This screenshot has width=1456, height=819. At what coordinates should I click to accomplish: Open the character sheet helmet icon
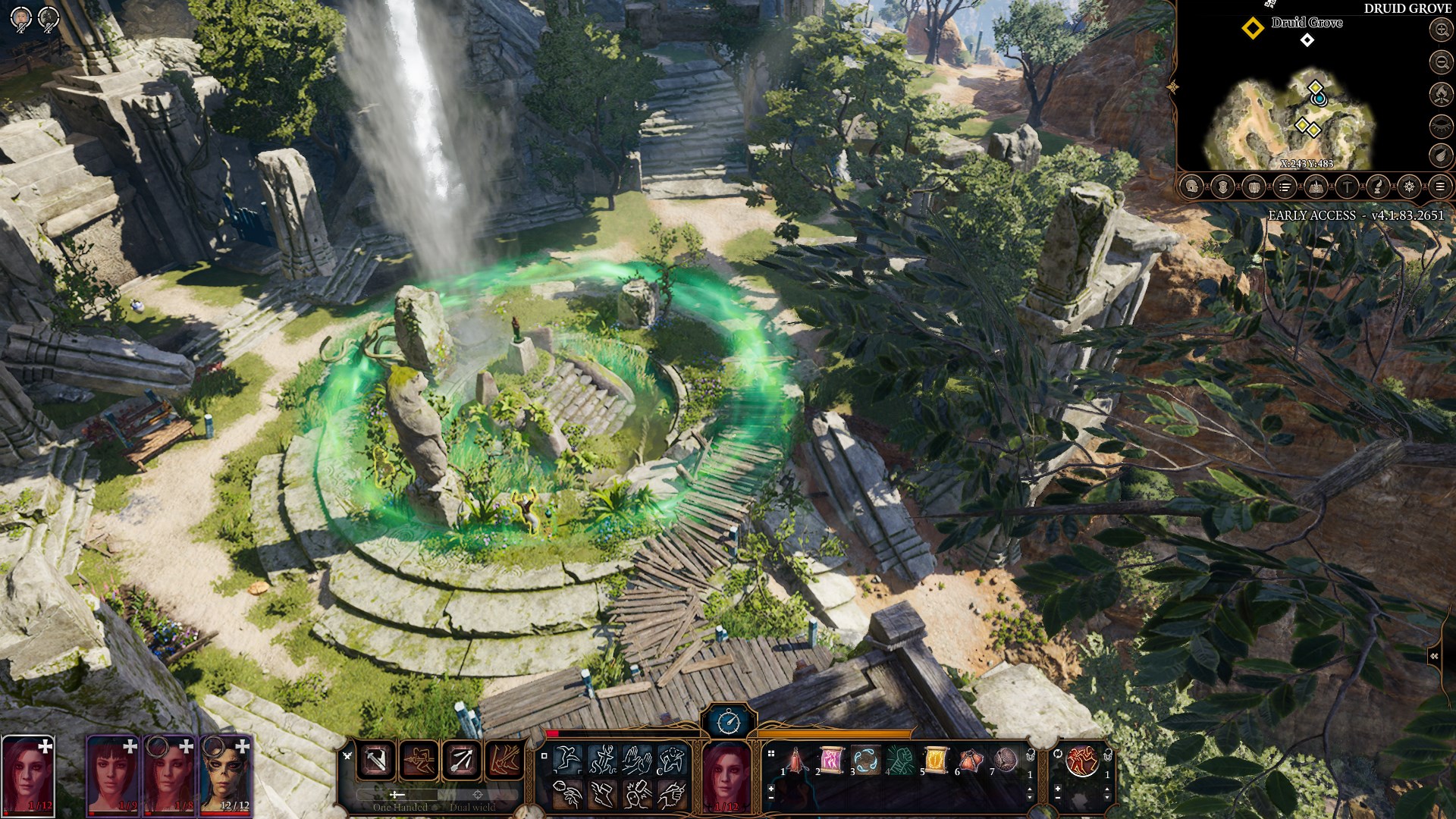point(1191,187)
